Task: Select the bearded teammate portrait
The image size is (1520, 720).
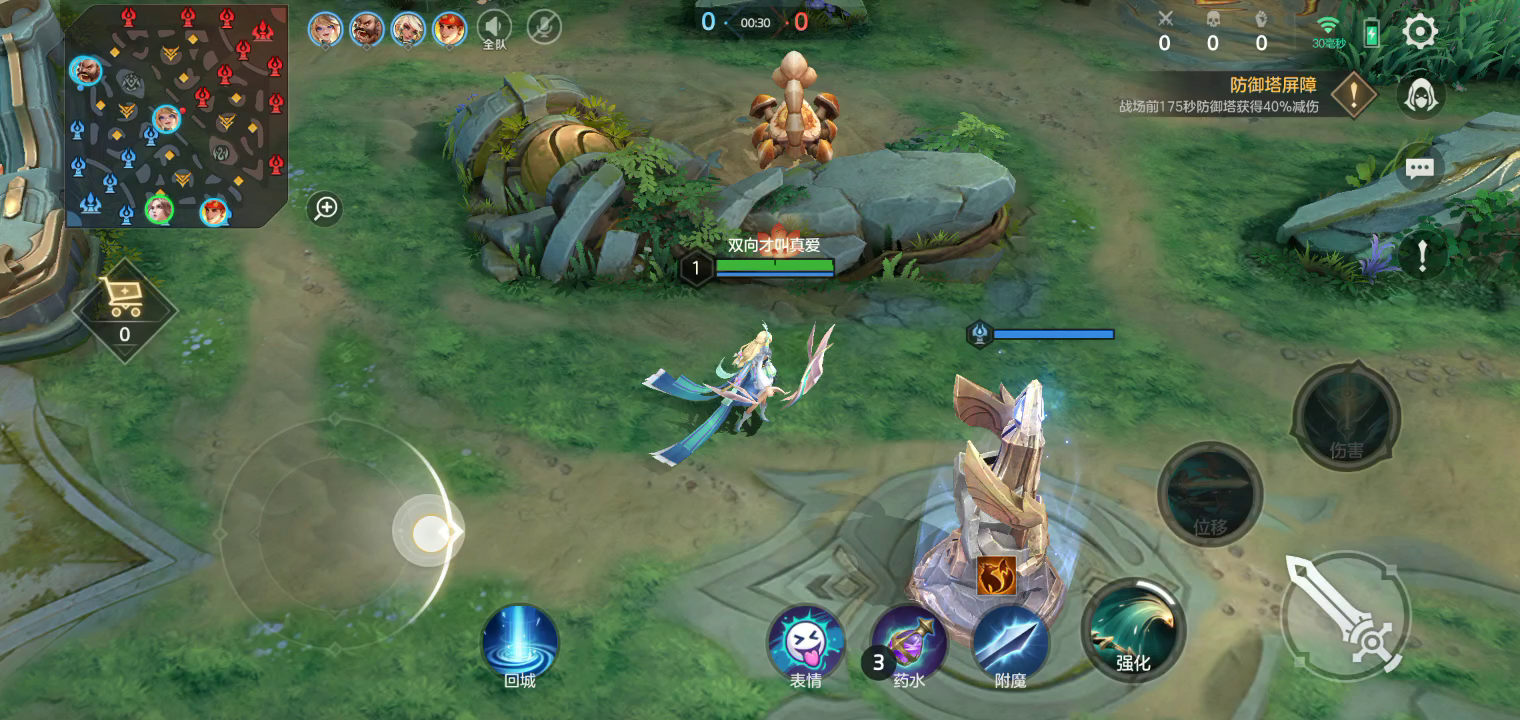Action: (367, 29)
